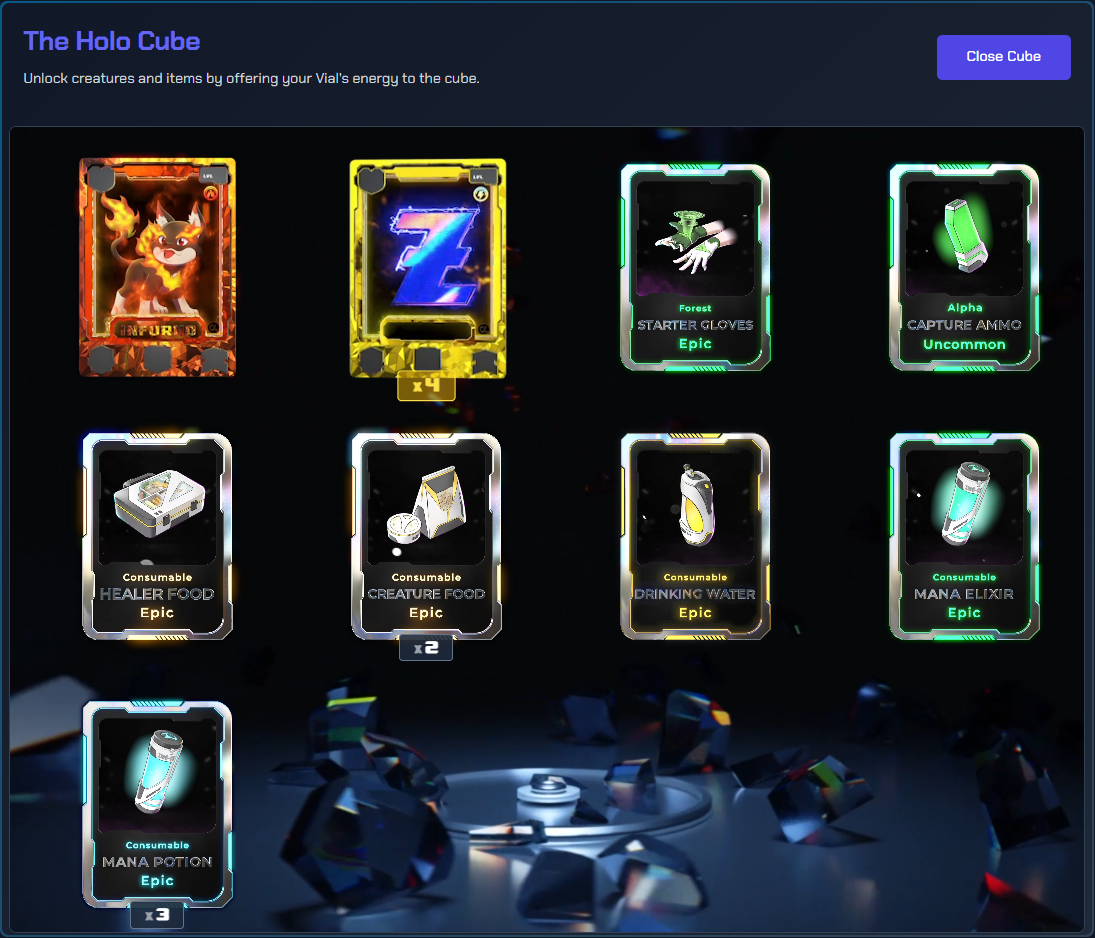Click the Creature Food Epic card
Screen dimensions: 1095x938
click(426, 535)
